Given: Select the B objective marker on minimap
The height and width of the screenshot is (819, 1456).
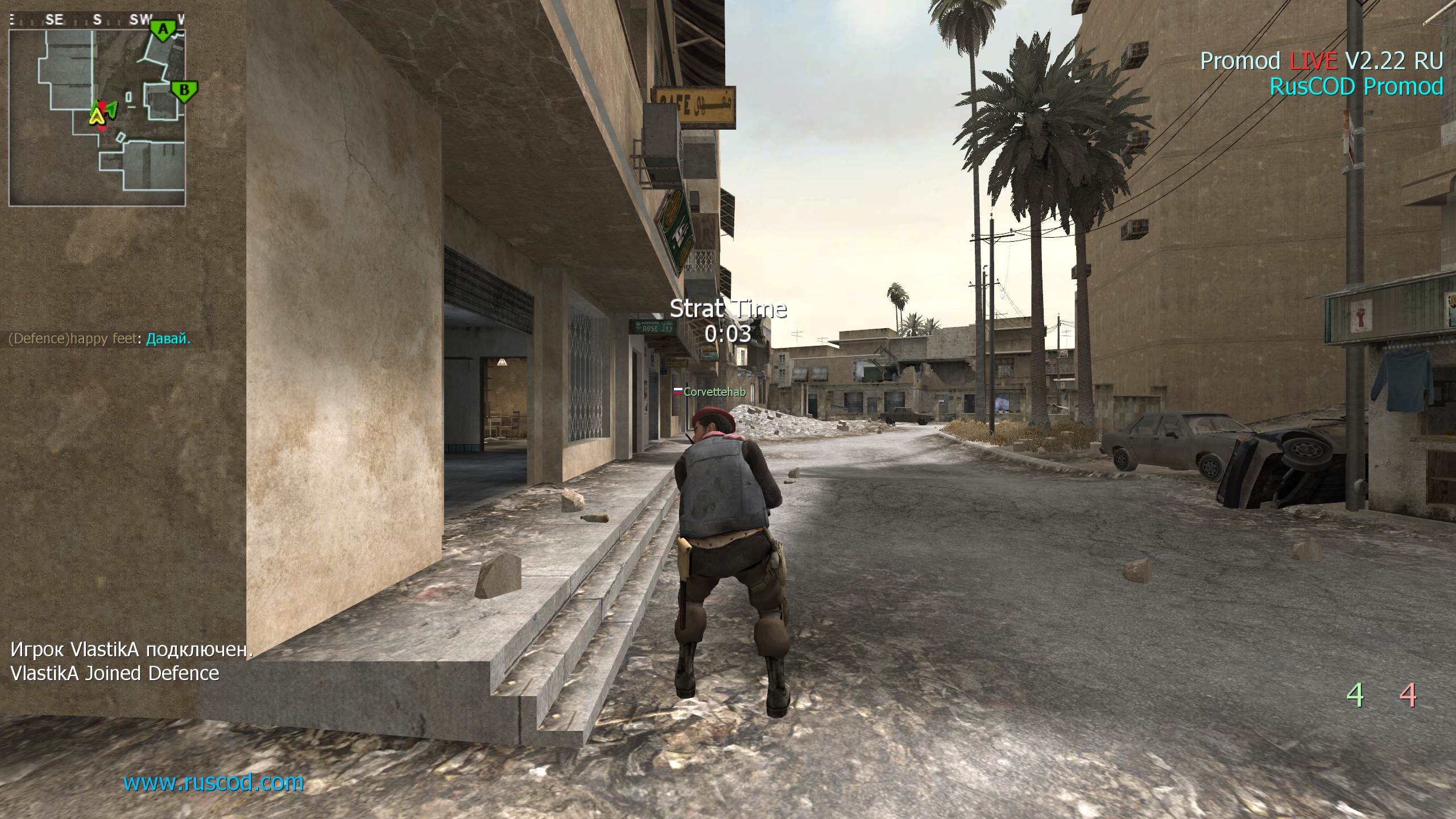Looking at the screenshot, I should click(184, 90).
